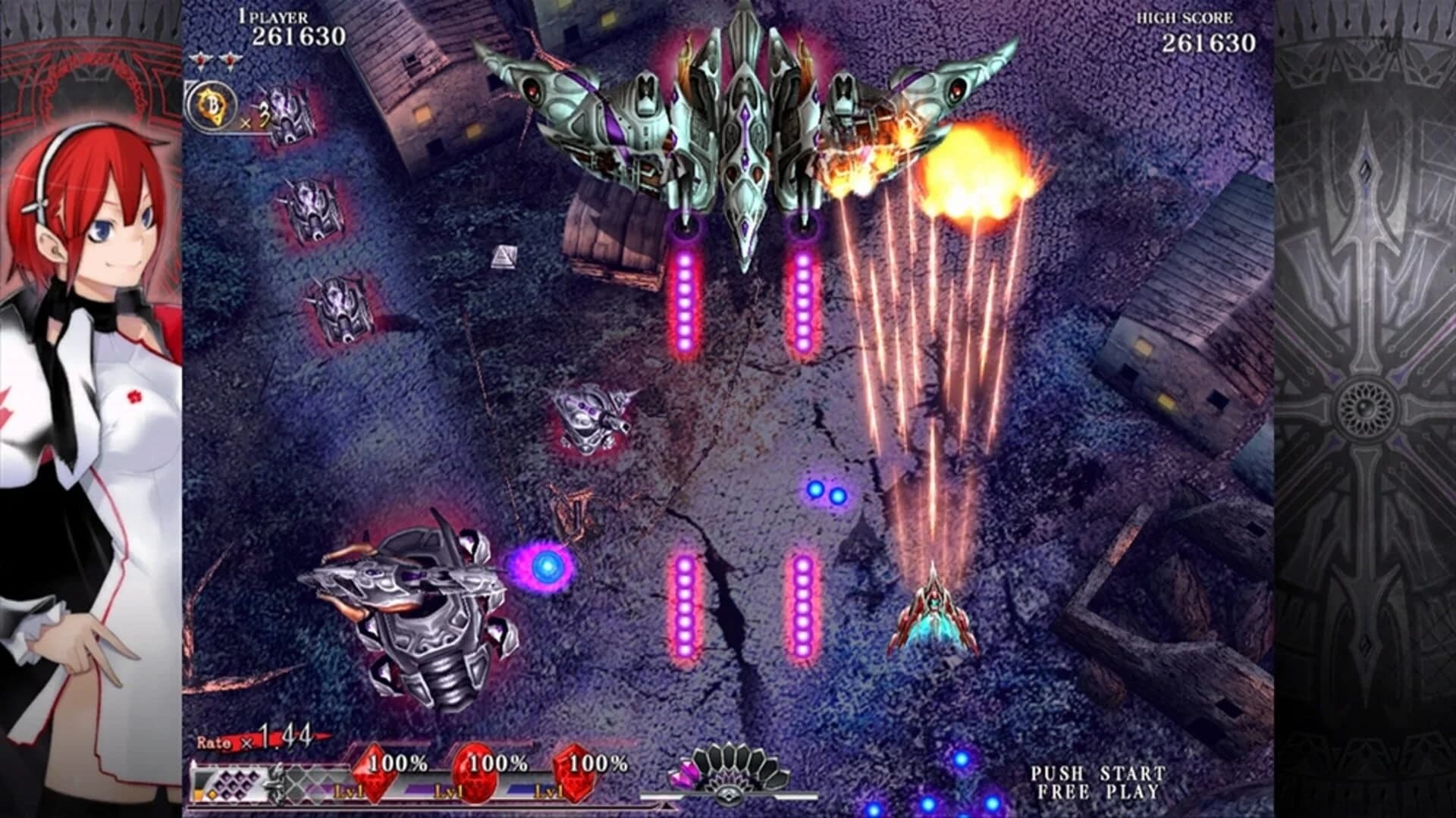
Task: Click the fan-shaped gauge at bottom center
Action: coord(730,762)
